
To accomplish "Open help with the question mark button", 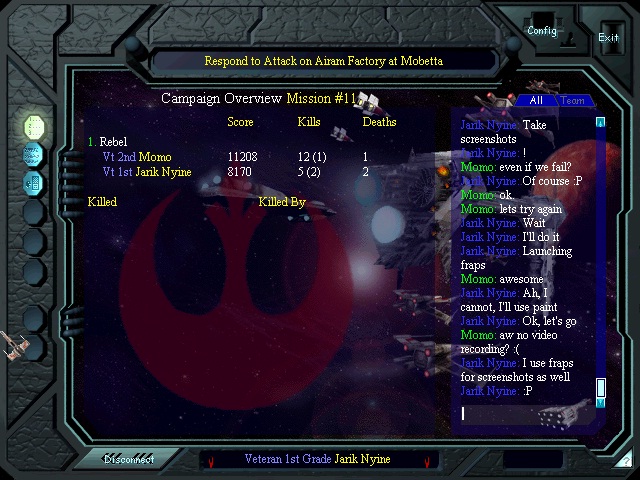I will coord(623,459).
